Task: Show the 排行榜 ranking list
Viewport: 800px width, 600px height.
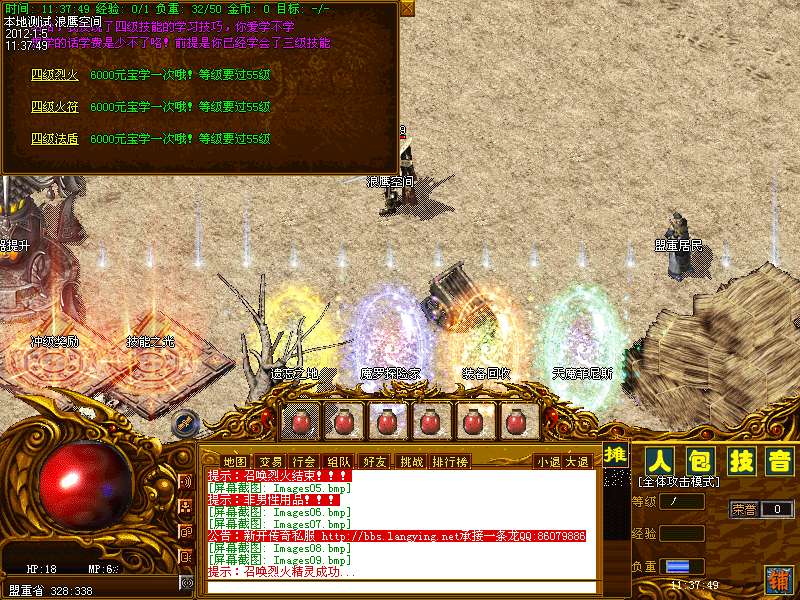Action: pyautogui.click(x=450, y=461)
